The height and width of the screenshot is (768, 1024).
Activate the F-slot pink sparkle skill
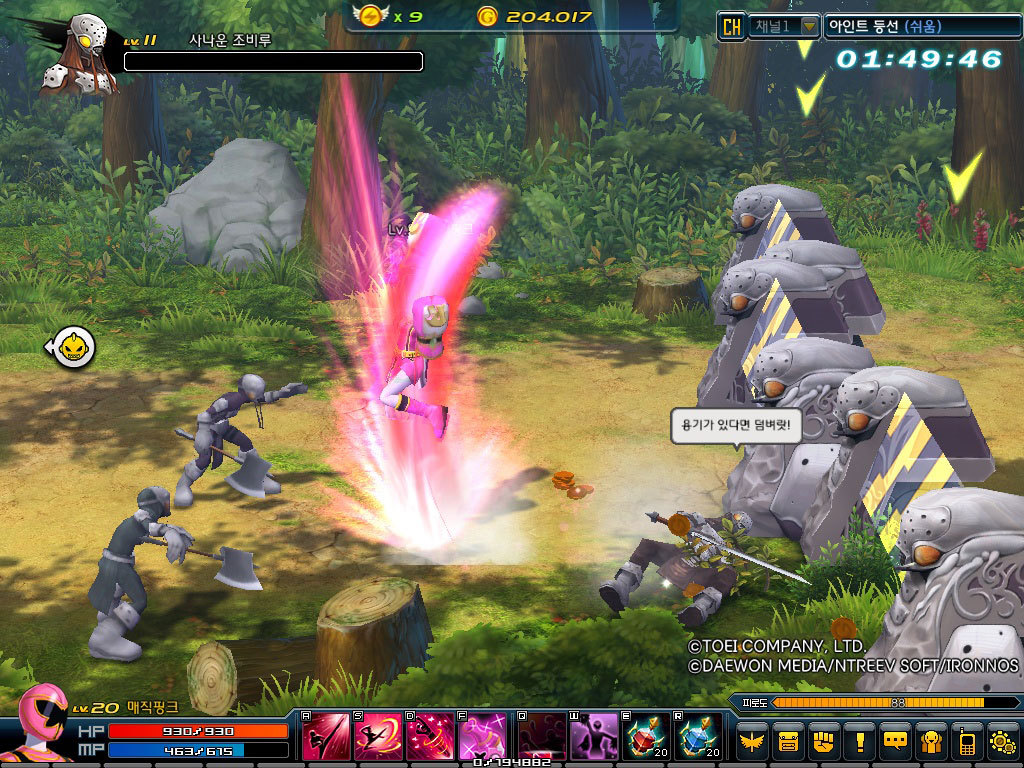482,738
